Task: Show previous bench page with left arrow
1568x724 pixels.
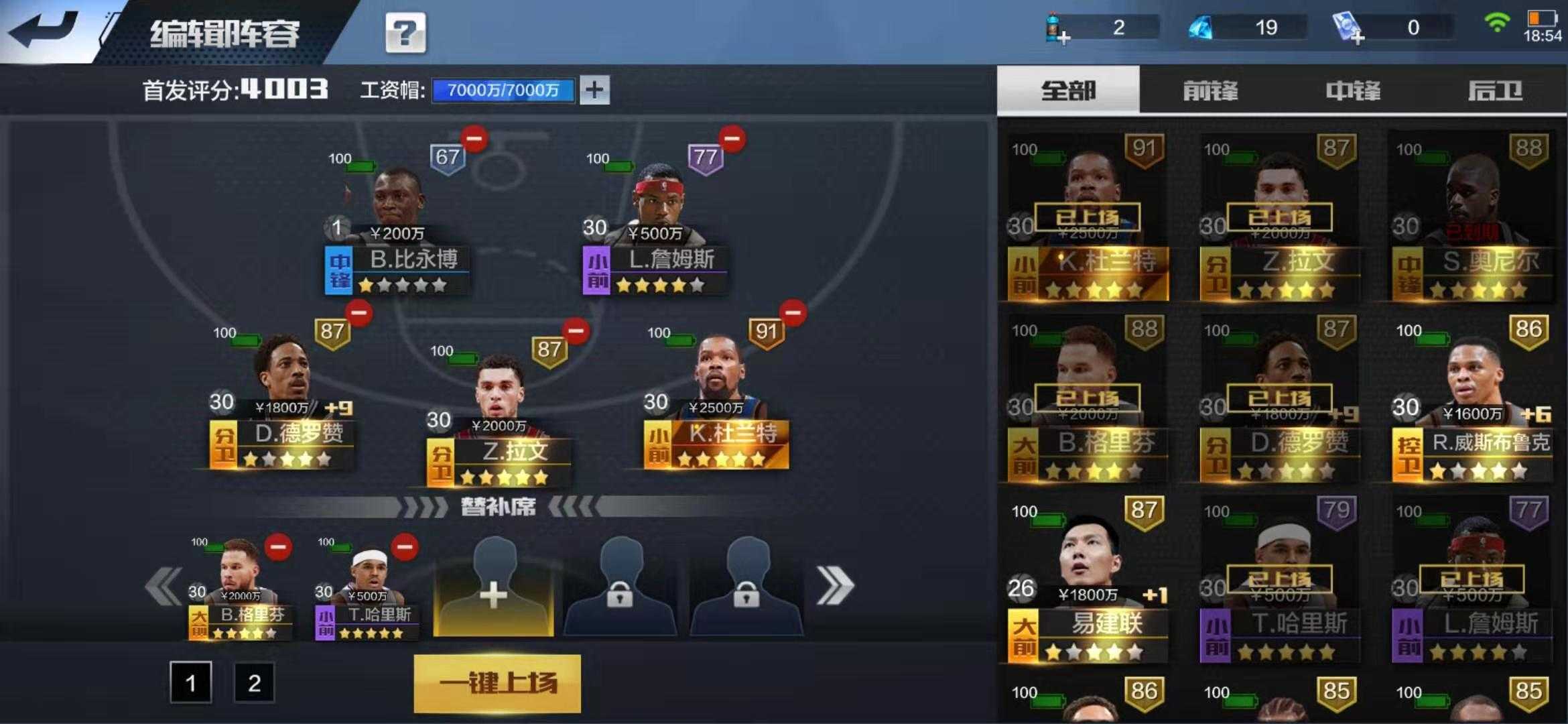Action: (x=164, y=585)
